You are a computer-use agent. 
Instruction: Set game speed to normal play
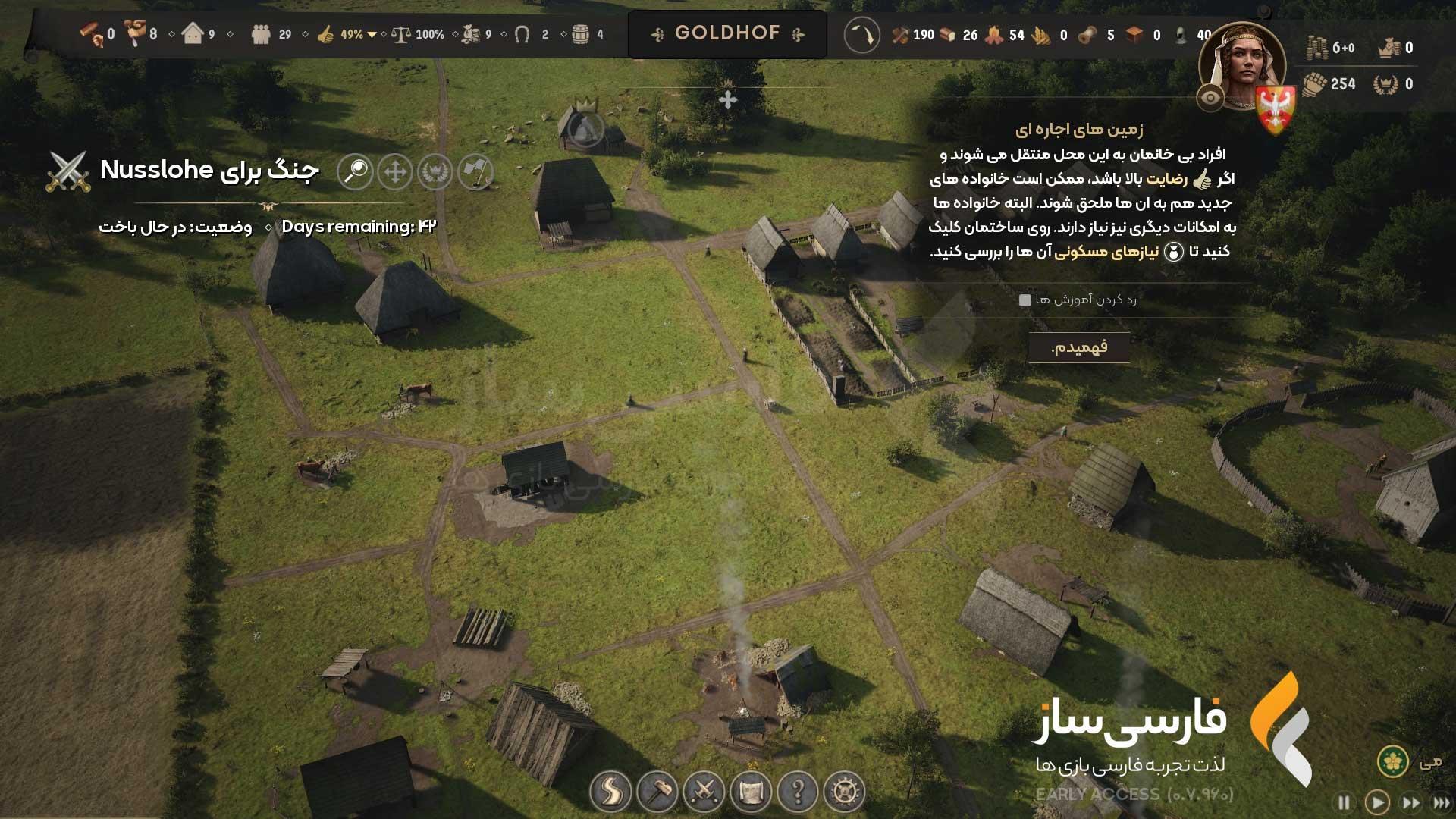(x=1377, y=802)
